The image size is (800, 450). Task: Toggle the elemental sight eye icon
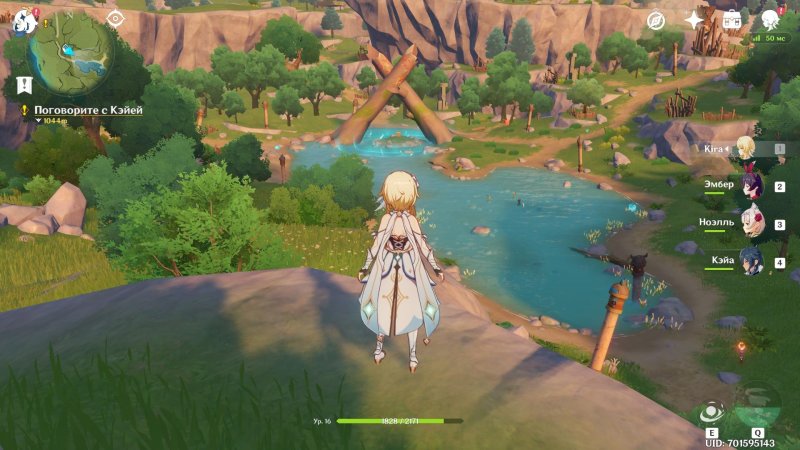pyautogui.click(x=115, y=18)
